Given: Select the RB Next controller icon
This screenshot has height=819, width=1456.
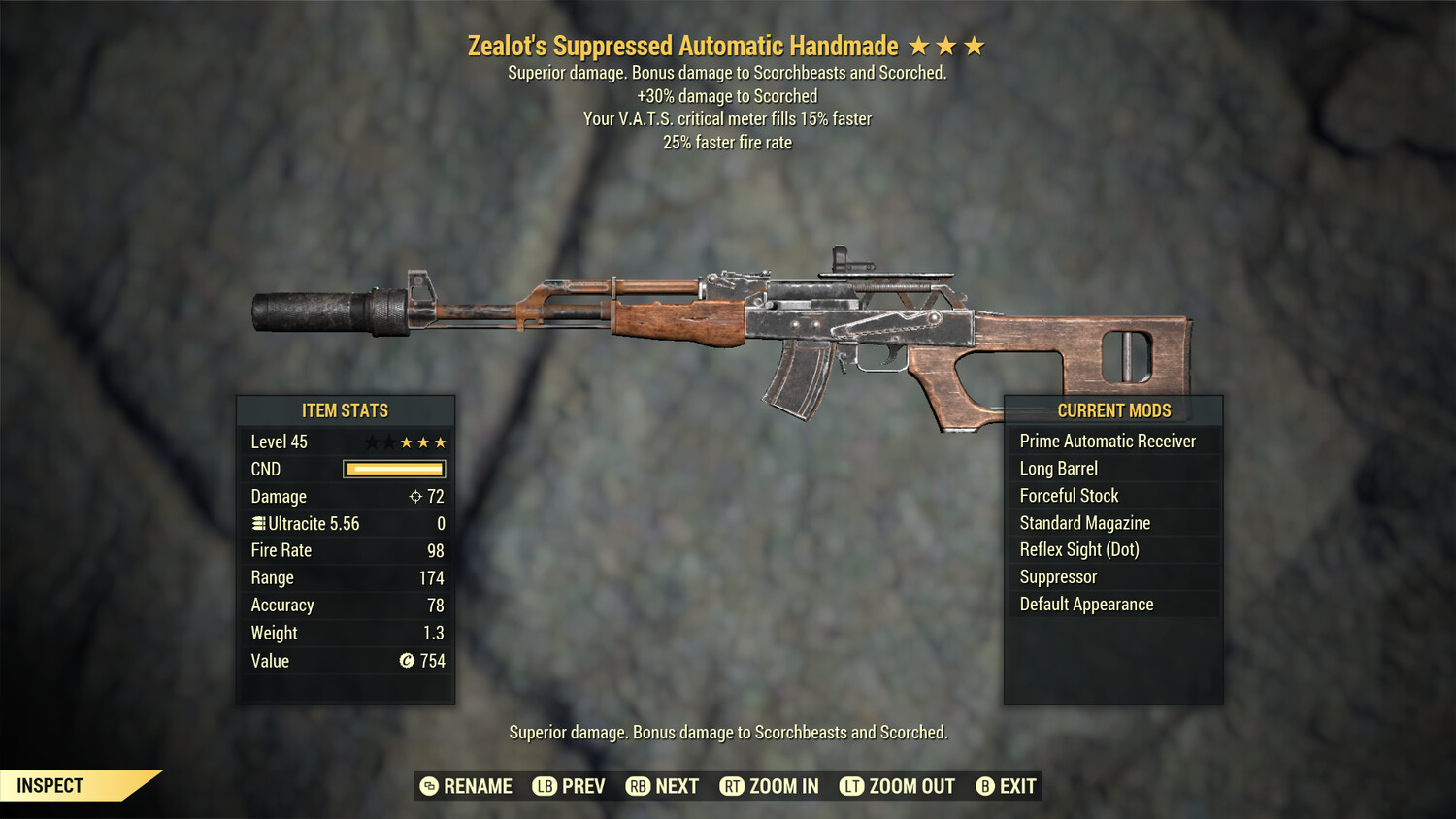Looking at the screenshot, I should coord(639,786).
